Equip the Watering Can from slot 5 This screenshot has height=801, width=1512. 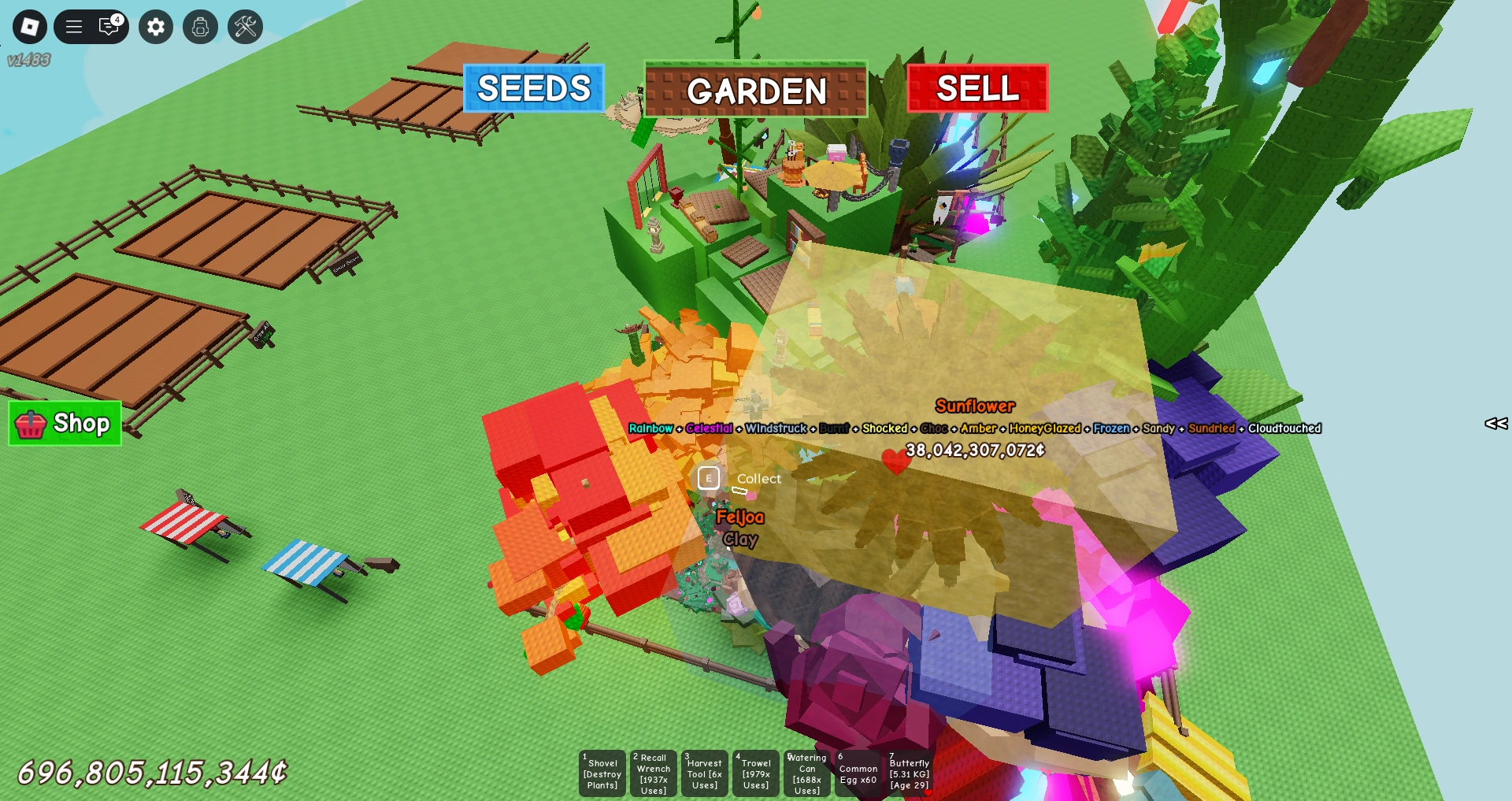click(806, 773)
